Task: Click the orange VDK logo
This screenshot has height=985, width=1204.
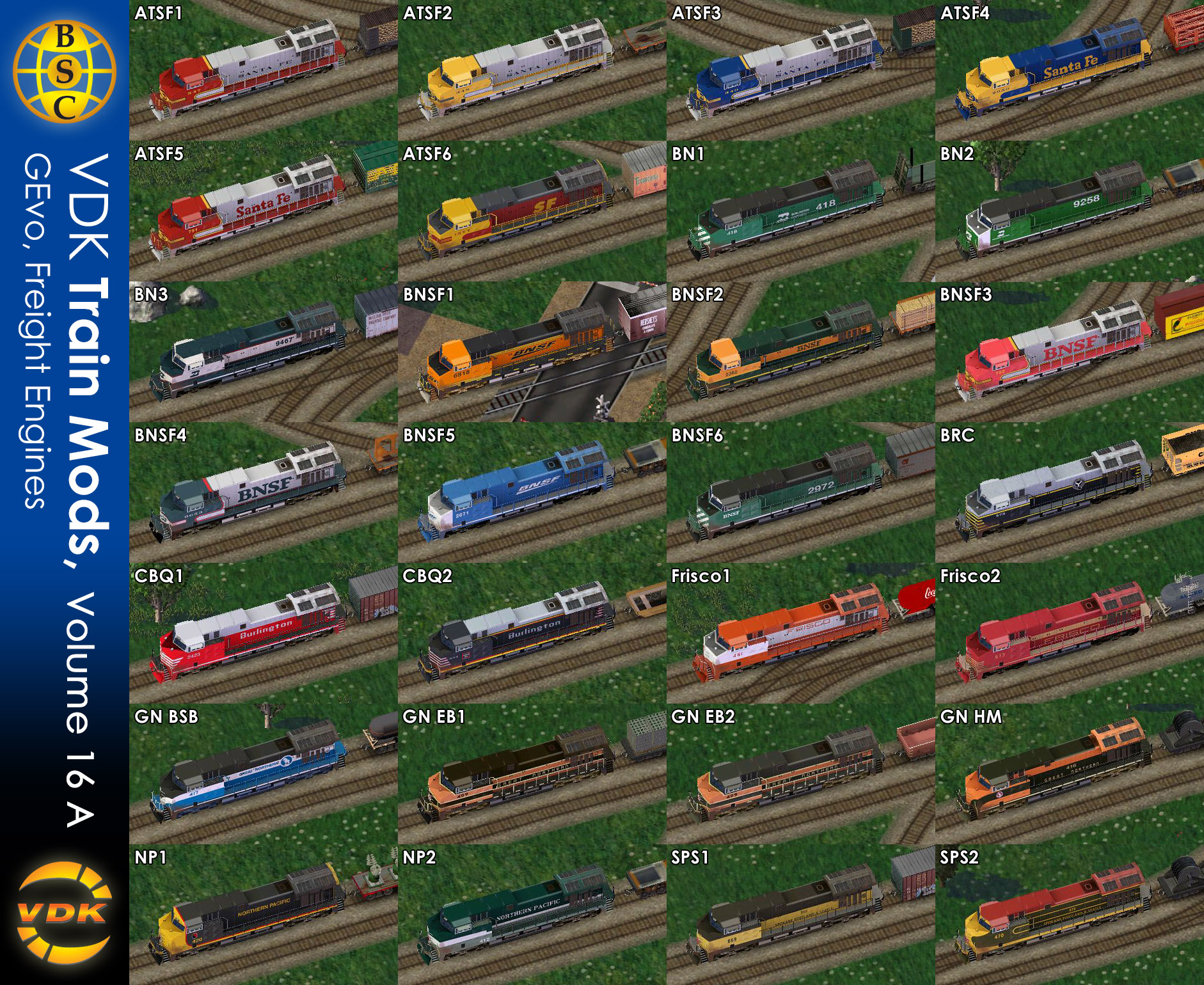Action: (64, 913)
